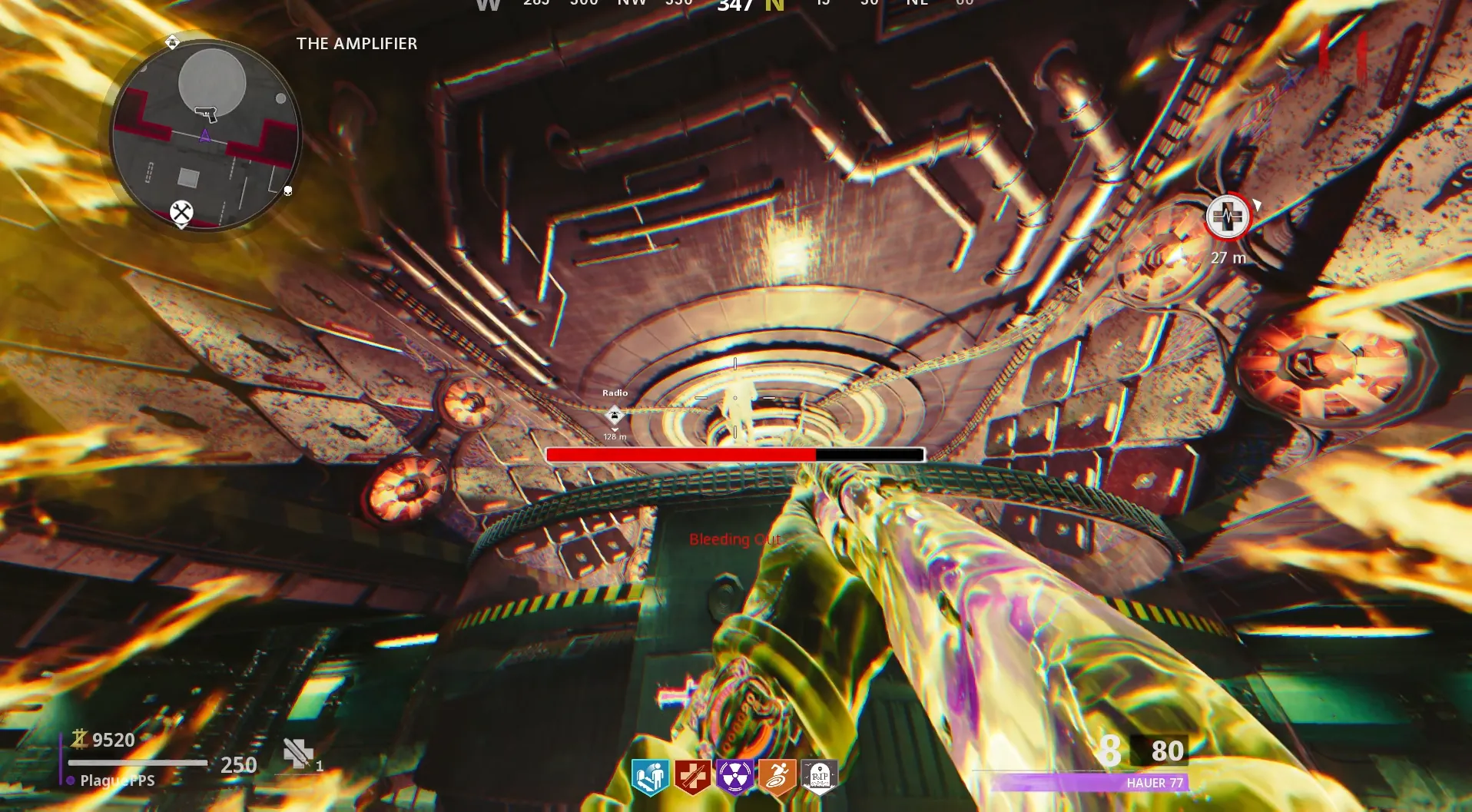Screen dimensions: 1472x812
Task: Select the RIP tombstone perk icon
Action: 819,777
